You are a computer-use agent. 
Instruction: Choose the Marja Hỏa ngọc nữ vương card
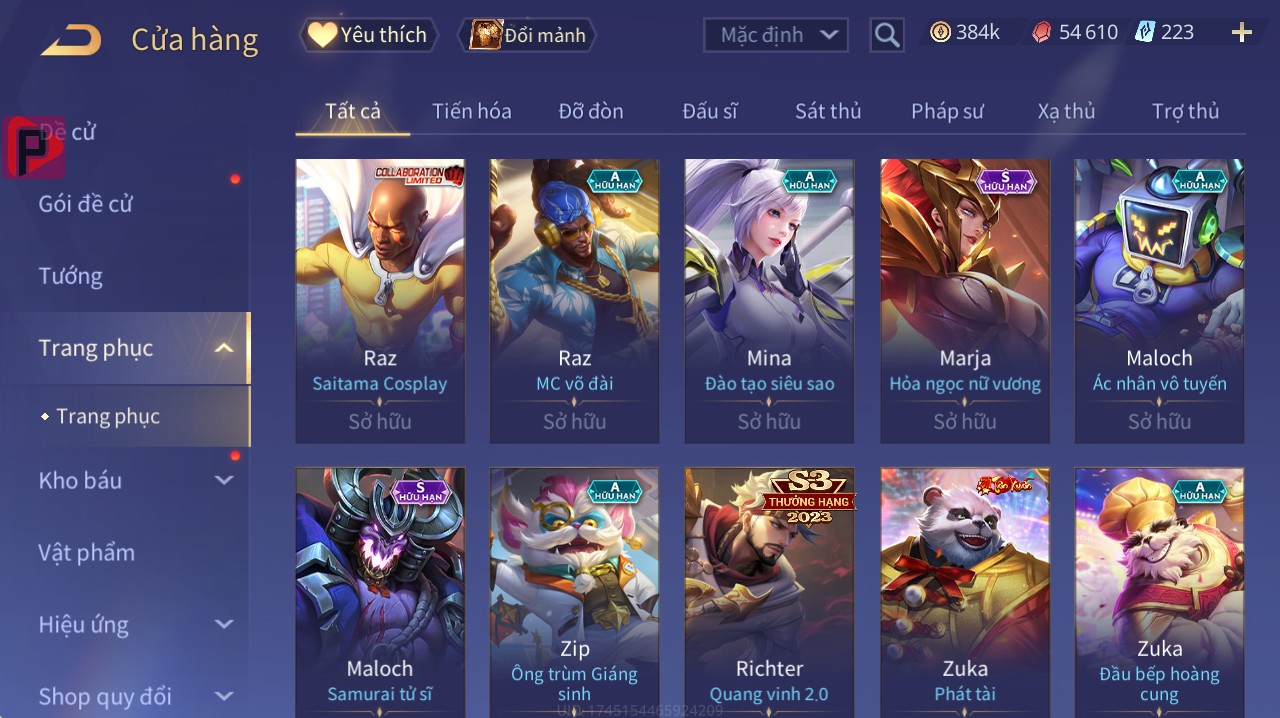point(965,300)
